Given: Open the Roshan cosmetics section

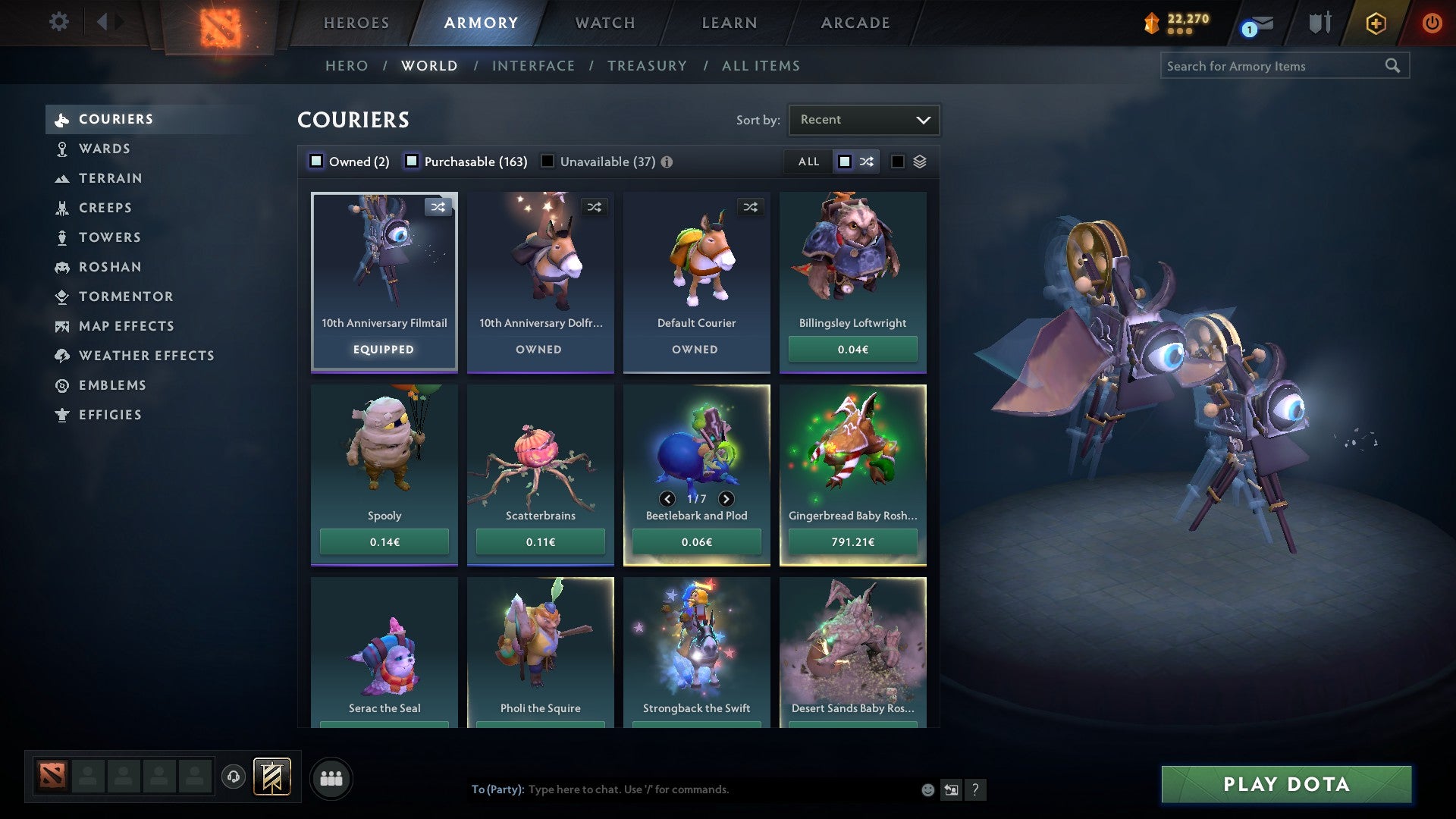Looking at the screenshot, I should tap(111, 267).
